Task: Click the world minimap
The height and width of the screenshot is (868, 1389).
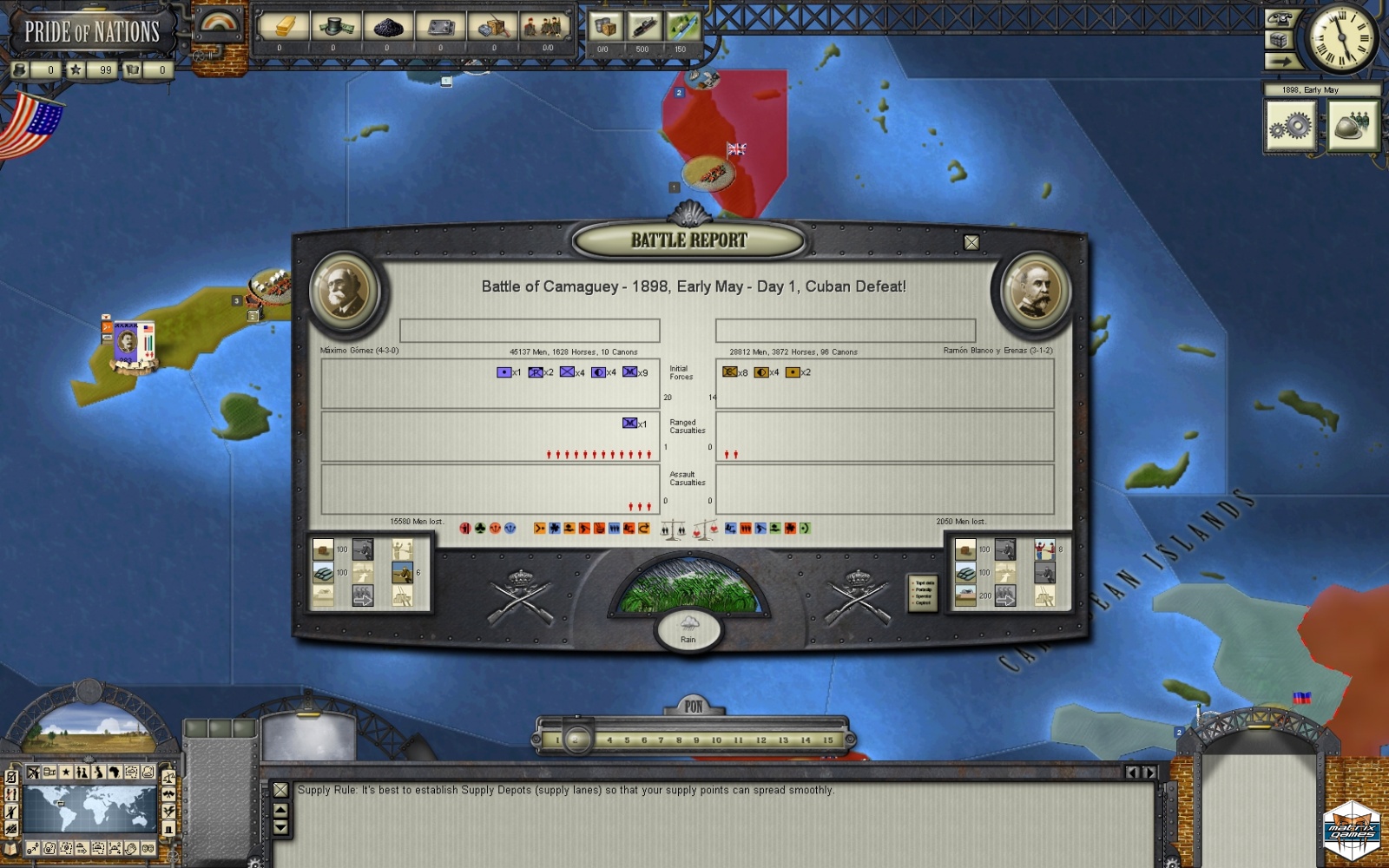Action: tap(88, 809)
